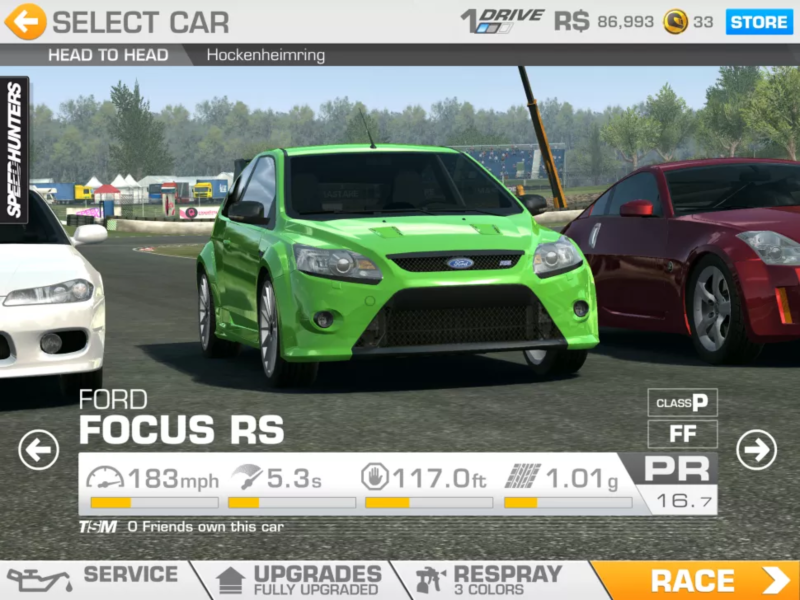800x600 pixels.
Task: Tap the gold coin currency icon
Action: tap(676, 21)
